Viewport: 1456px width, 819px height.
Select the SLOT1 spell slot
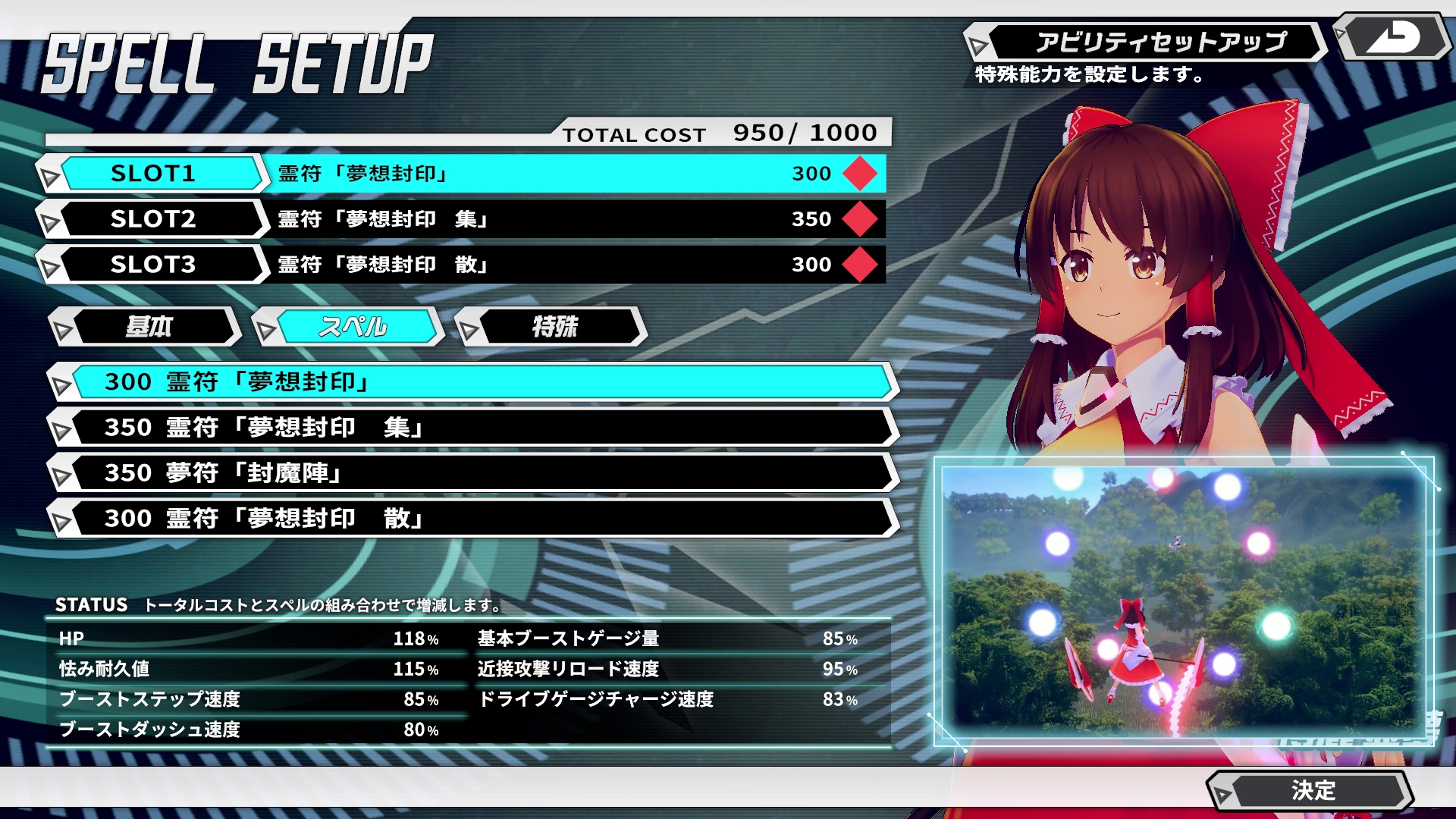point(153,174)
